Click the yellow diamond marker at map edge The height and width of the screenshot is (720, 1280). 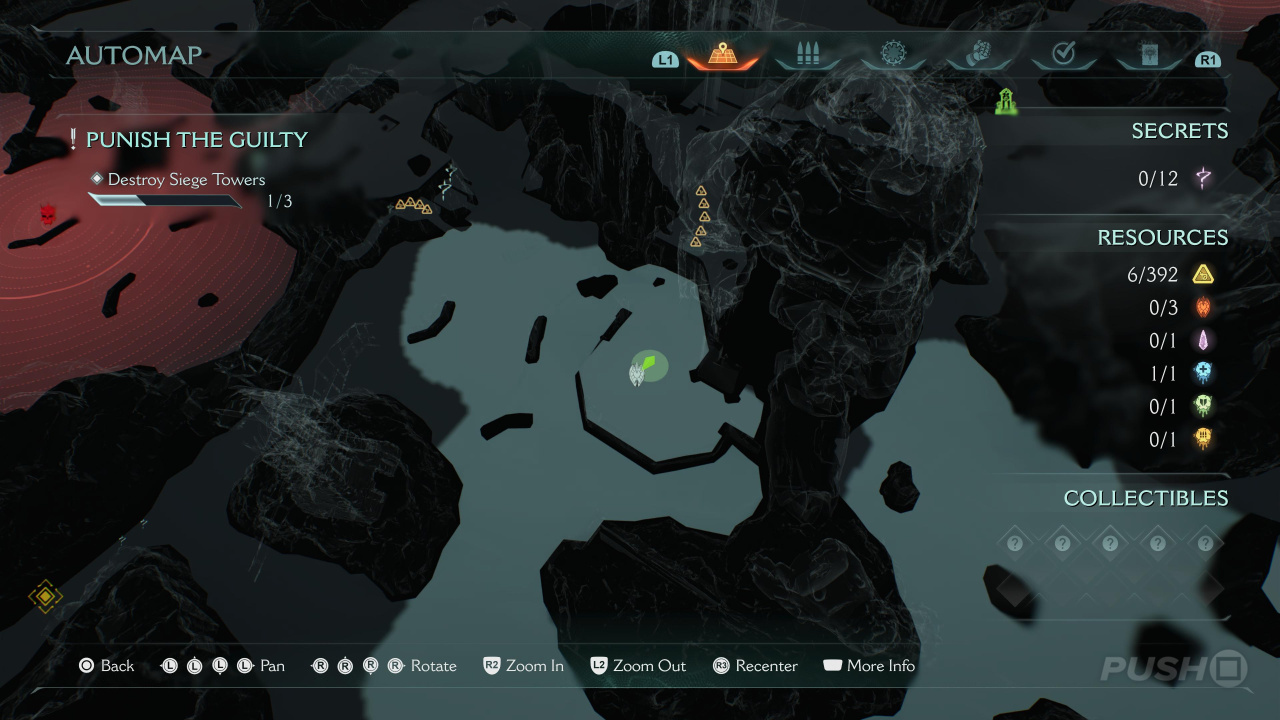pos(45,597)
